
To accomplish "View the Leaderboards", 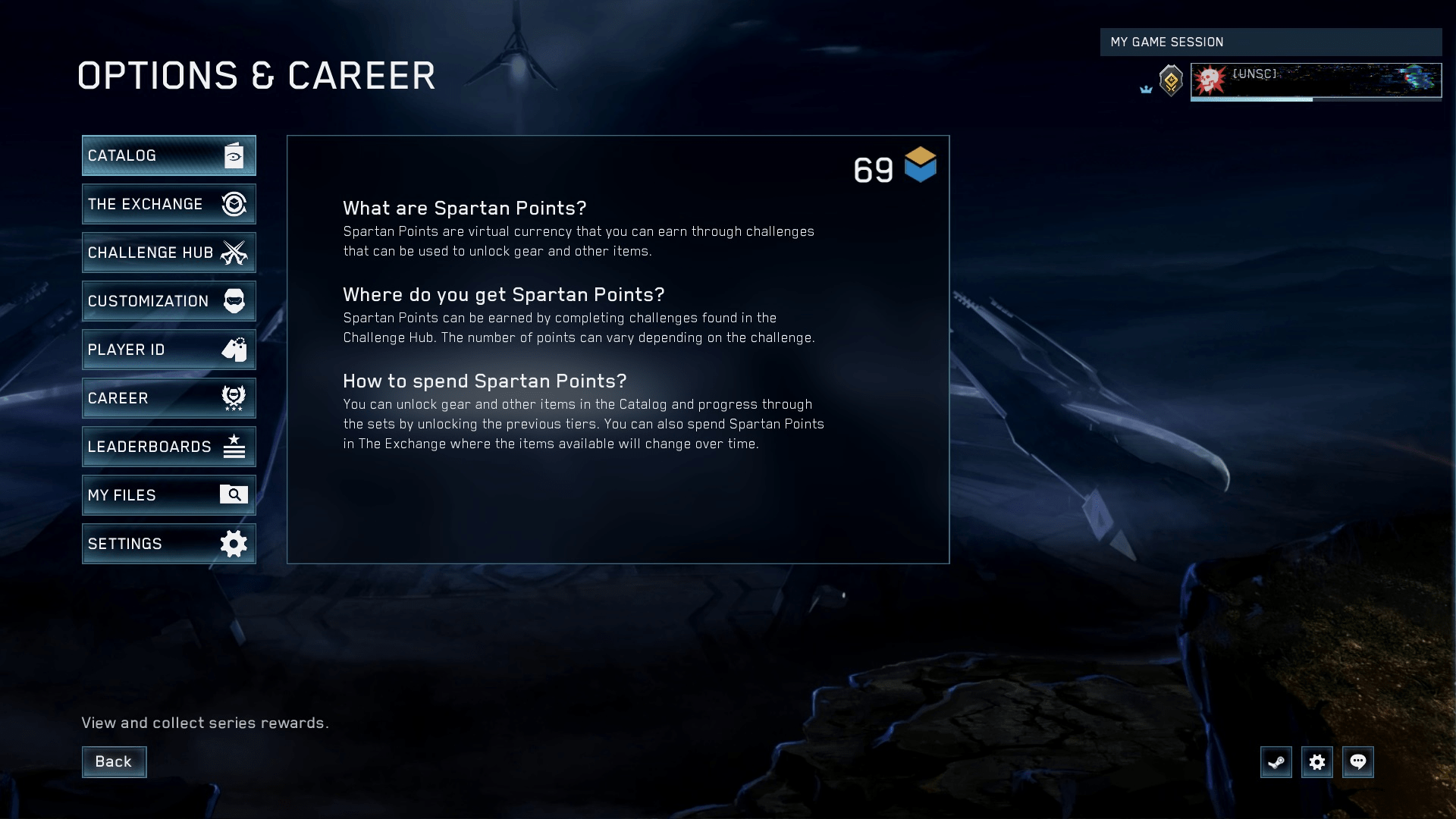I will [x=168, y=447].
